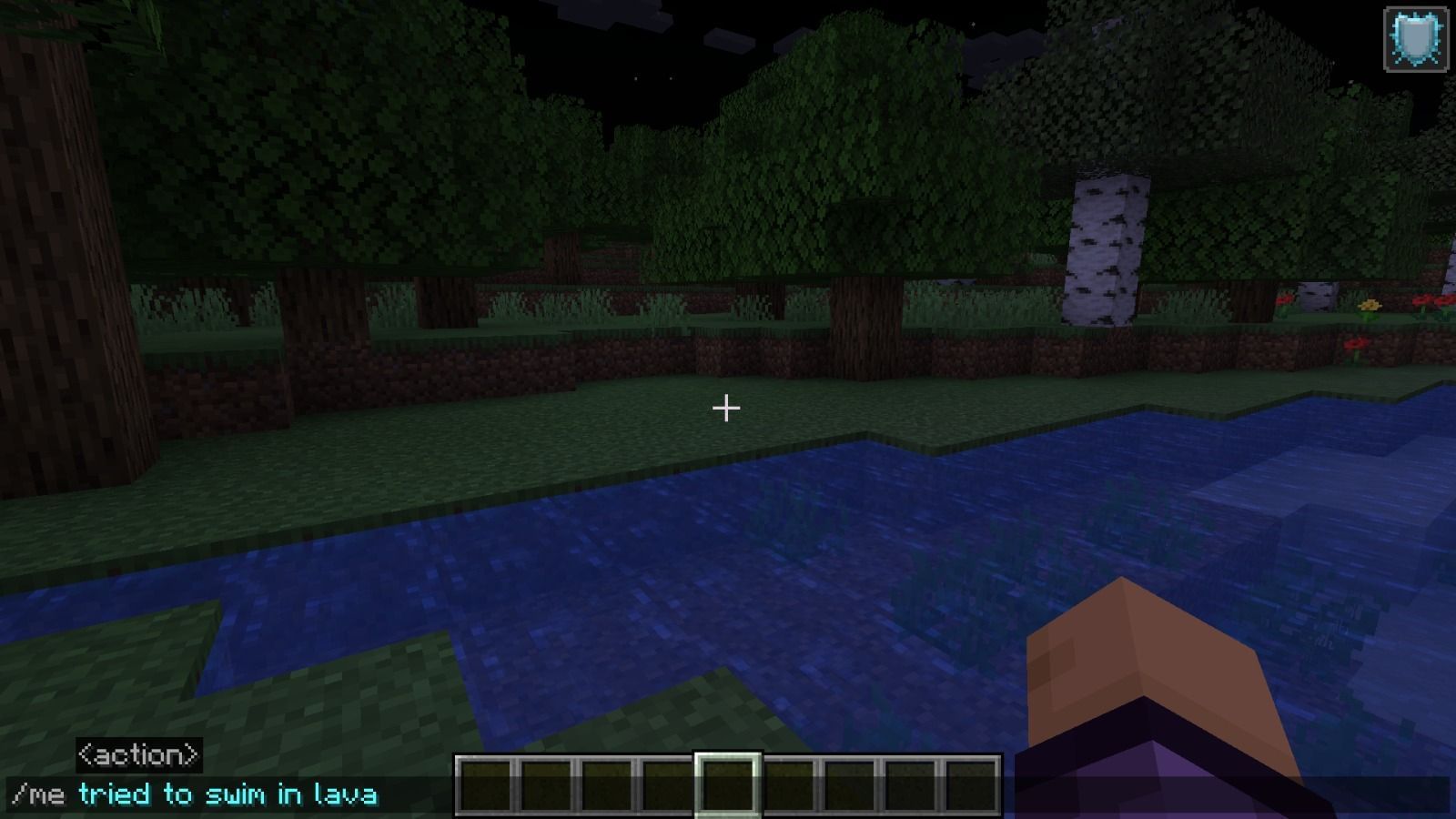Select the highlighted hotbar slot
The height and width of the screenshot is (819, 1456).
click(x=727, y=784)
